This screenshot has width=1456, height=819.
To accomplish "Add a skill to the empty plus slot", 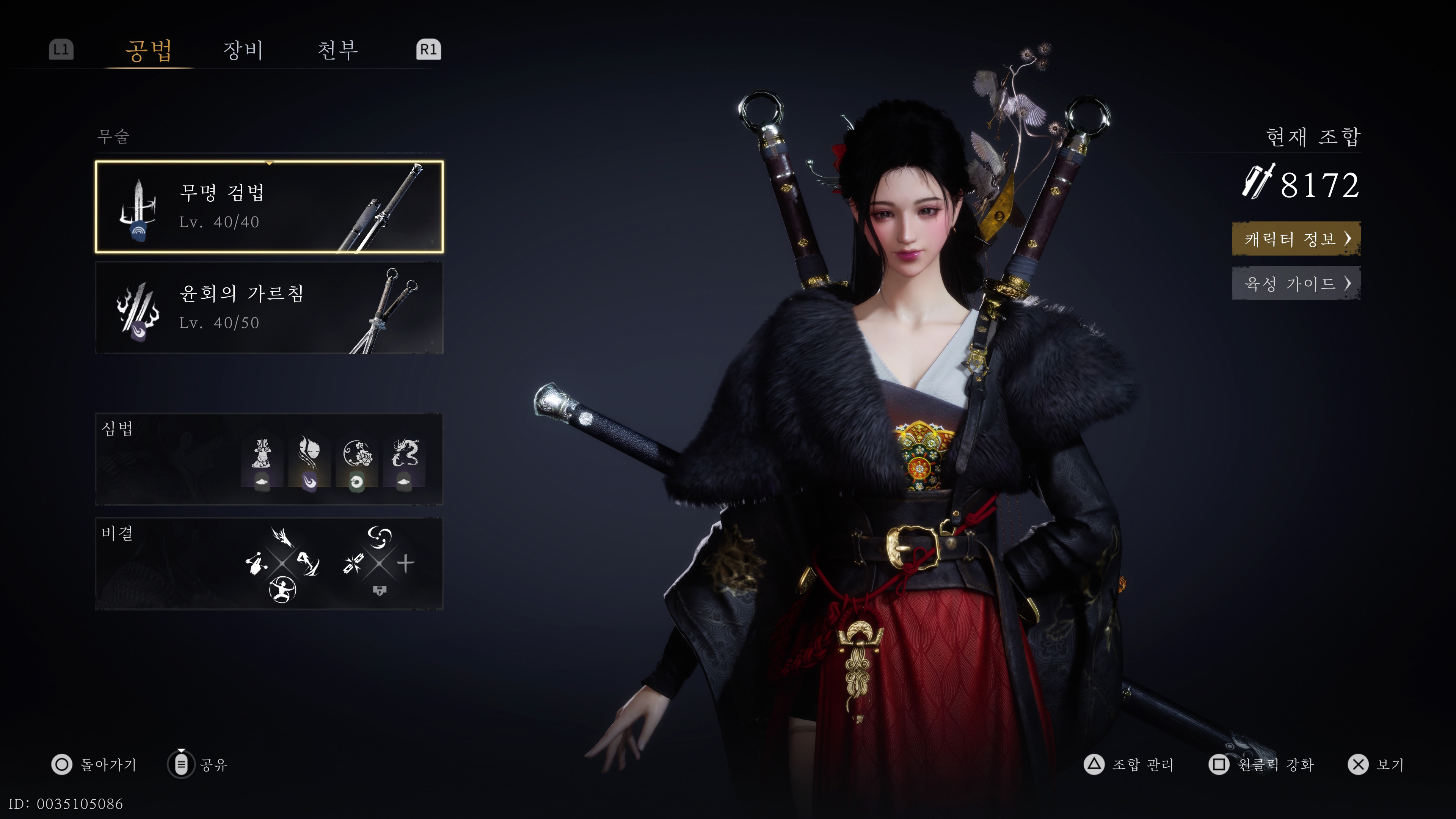I will coord(405,563).
